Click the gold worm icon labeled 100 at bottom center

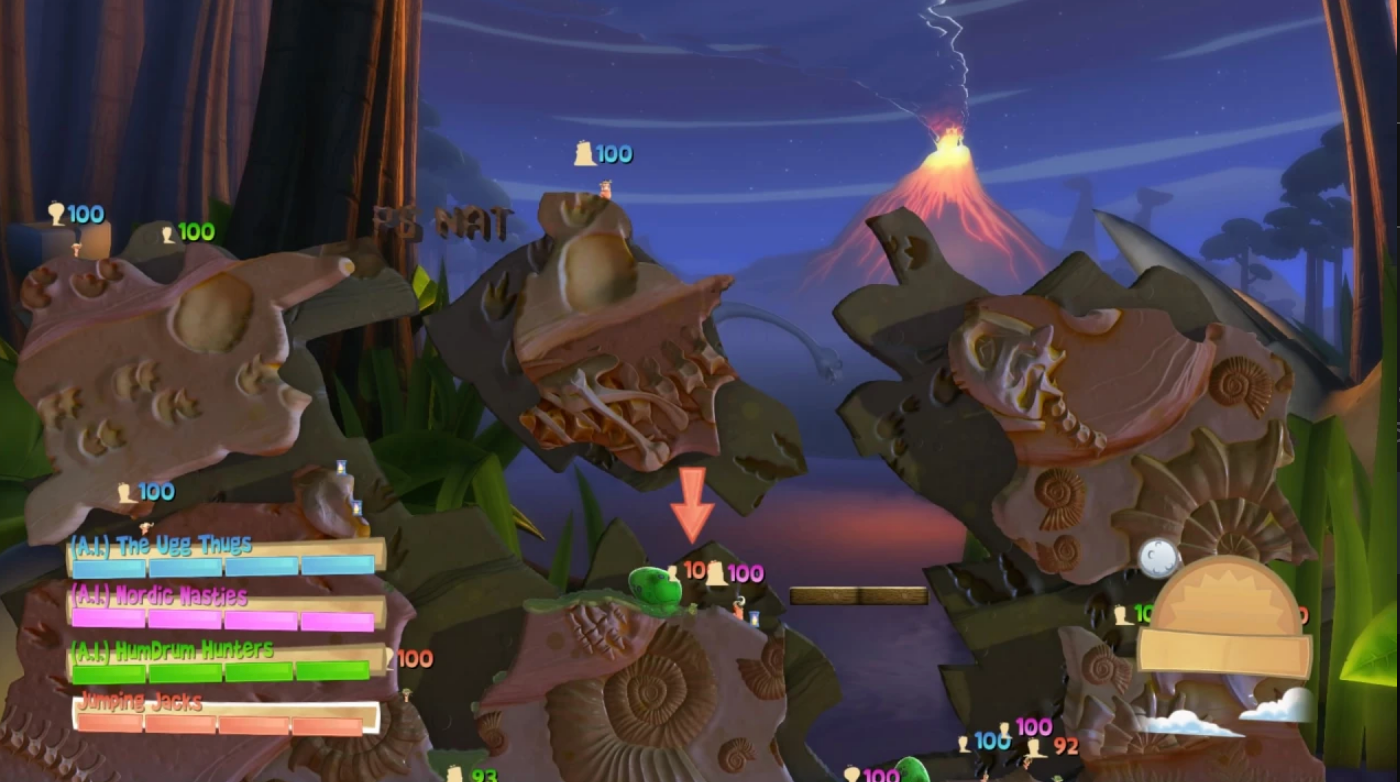point(852,773)
